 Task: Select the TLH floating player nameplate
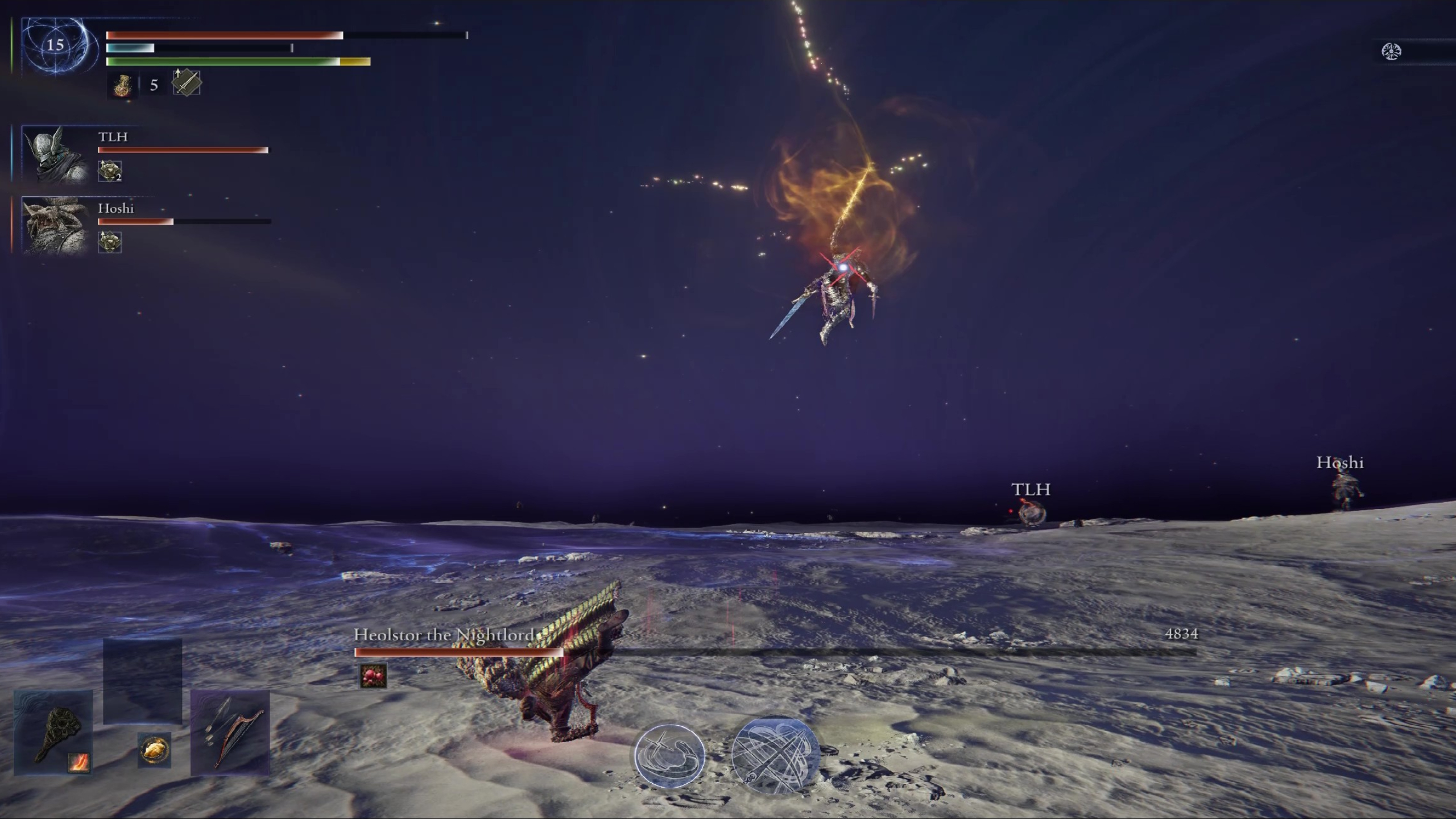[1029, 489]
